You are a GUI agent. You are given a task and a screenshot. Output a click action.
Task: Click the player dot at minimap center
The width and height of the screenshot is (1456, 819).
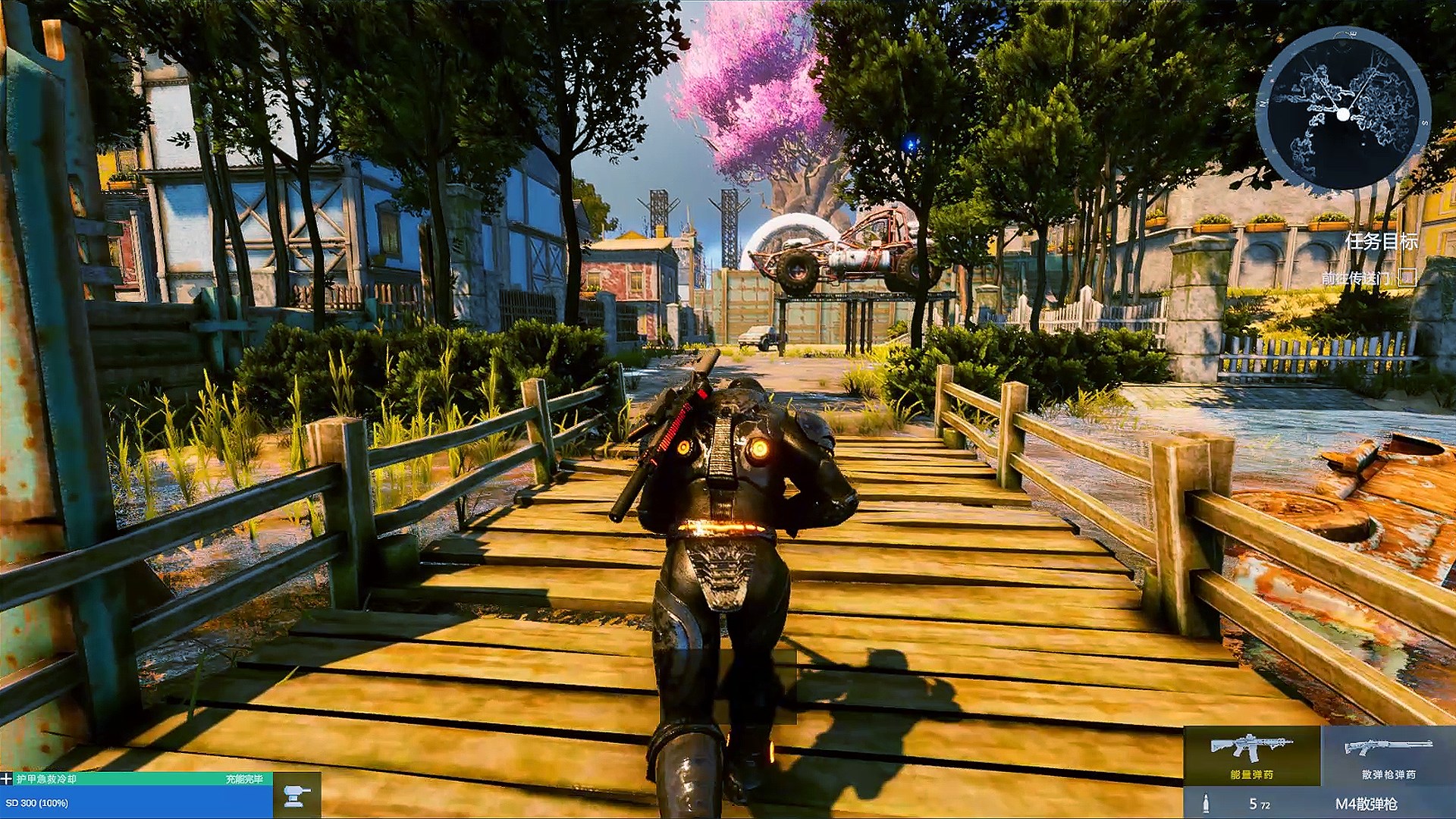click(x=1343, y=115)
